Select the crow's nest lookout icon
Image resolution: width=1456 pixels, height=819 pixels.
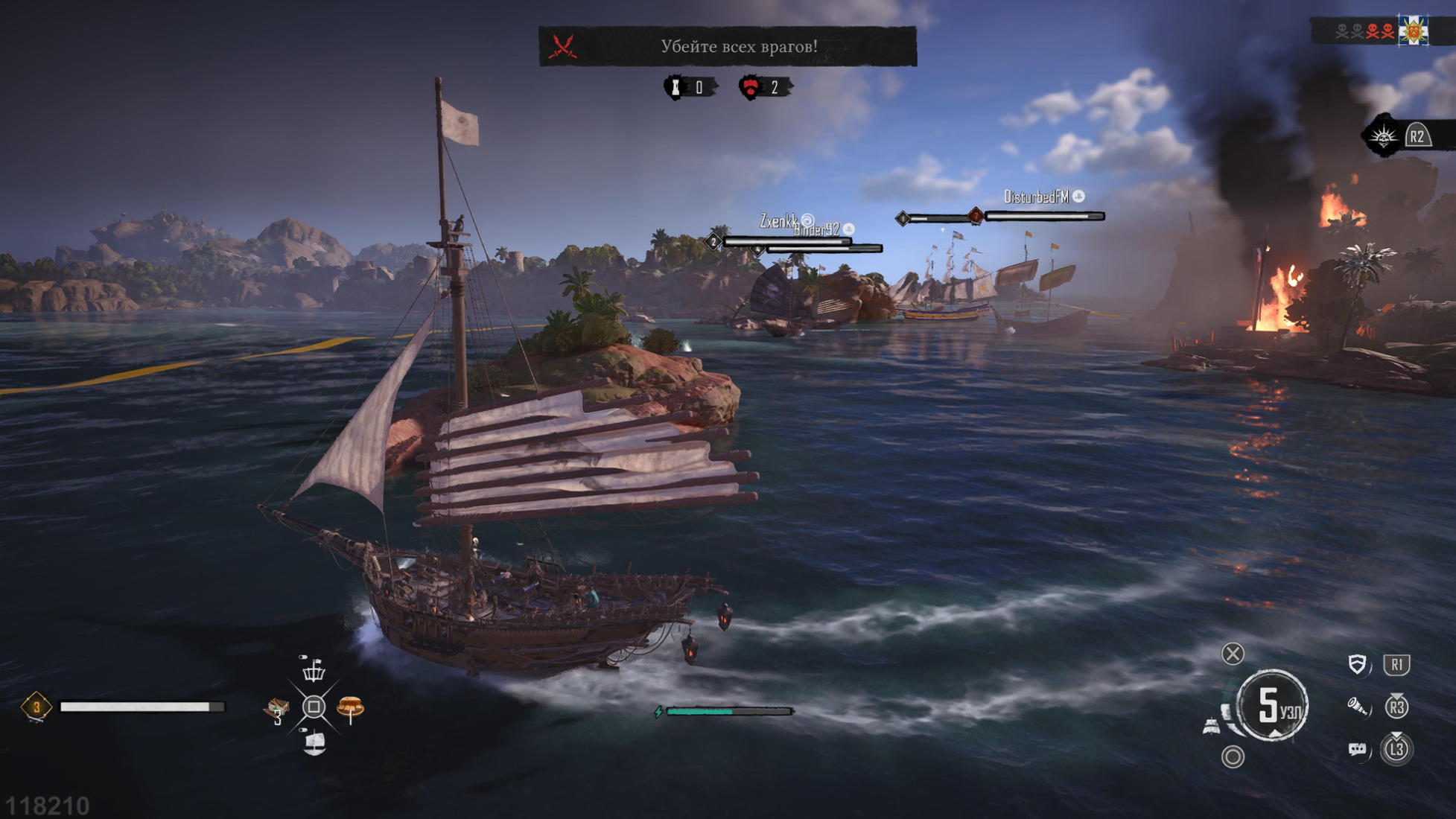click(314, 670)
